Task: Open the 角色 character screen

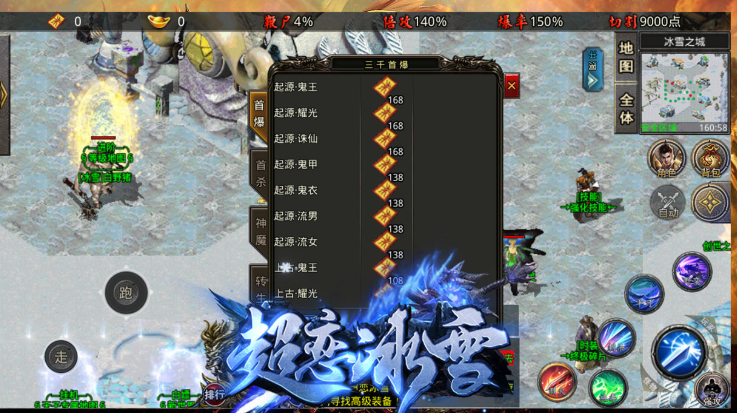Action: (x=666, y=158)
